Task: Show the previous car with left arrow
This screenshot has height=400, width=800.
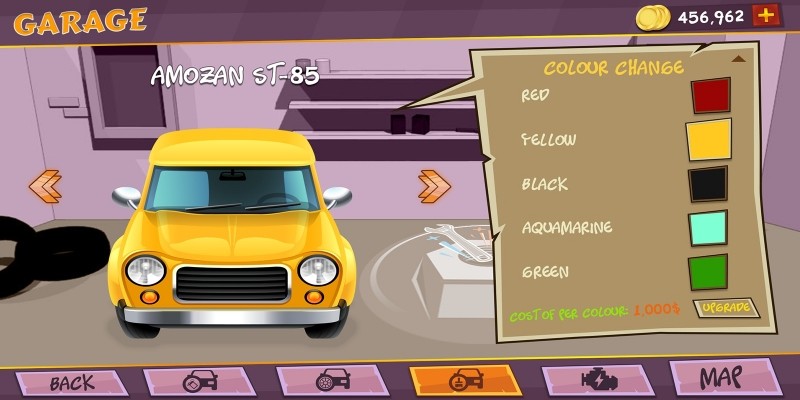Action: [x=45, y=185]
